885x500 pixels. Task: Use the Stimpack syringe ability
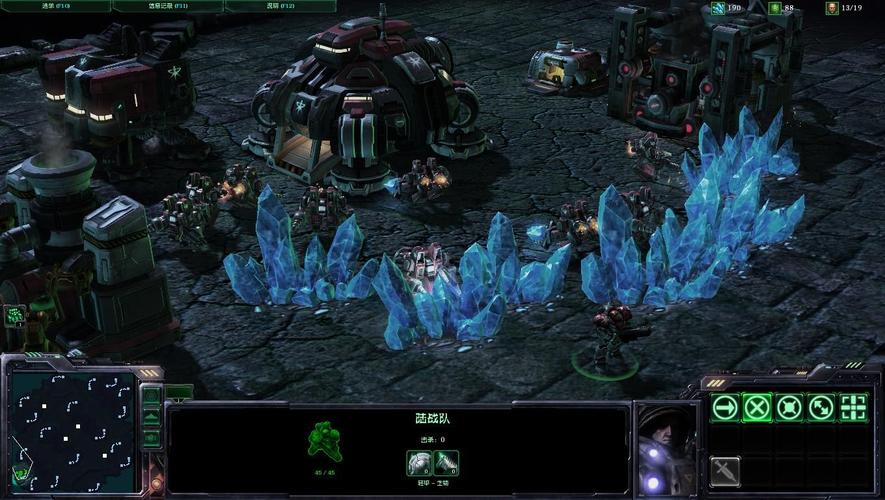tap(725, 470)
